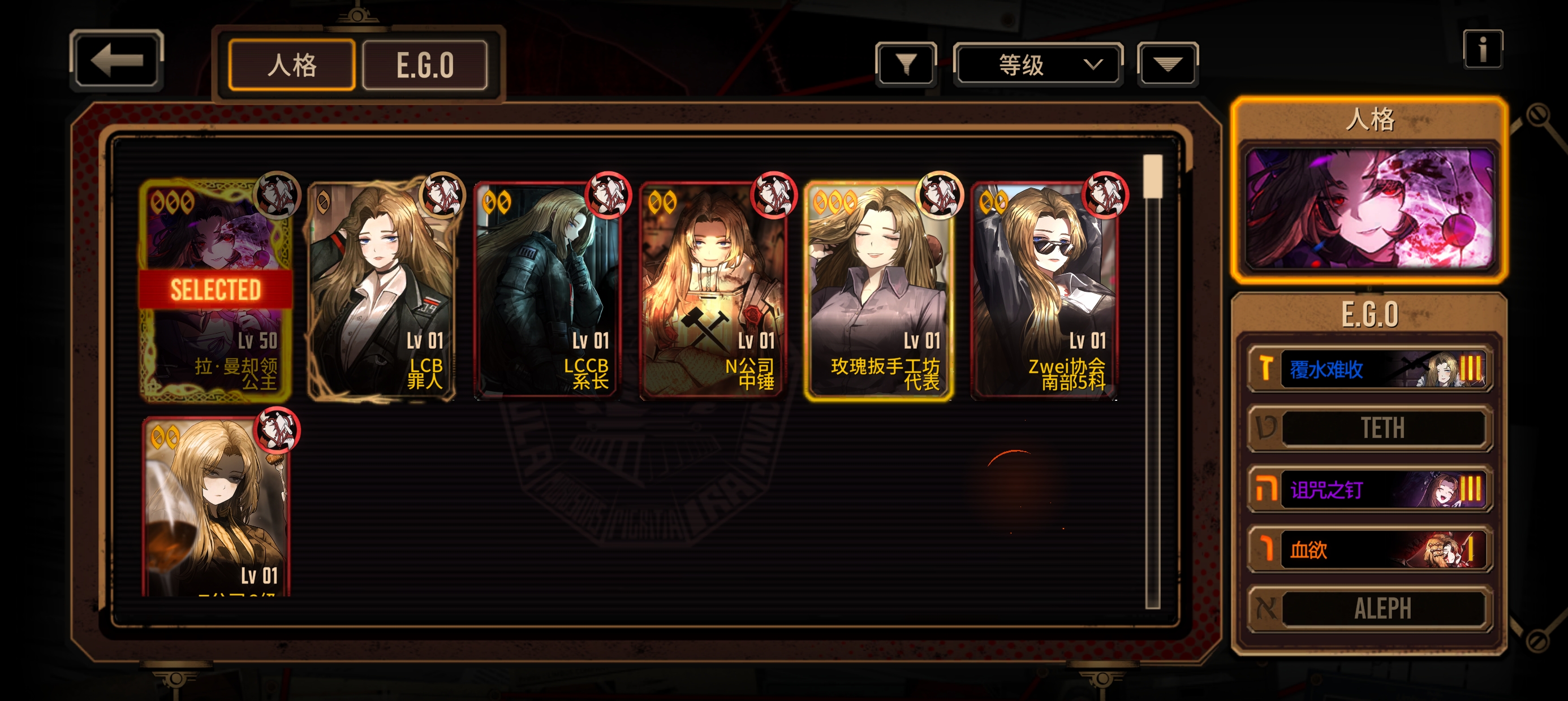
Task: Select the 血欲 E.G.O slot
Action: [x=1369, y=549]
